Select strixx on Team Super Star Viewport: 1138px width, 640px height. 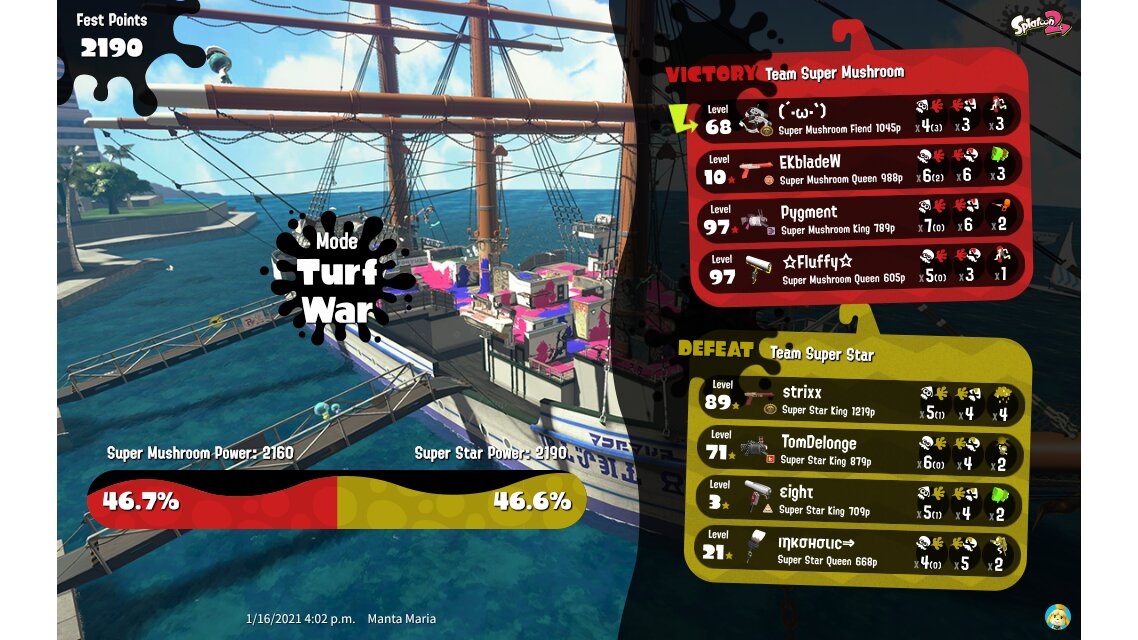(x=858, y=399)
